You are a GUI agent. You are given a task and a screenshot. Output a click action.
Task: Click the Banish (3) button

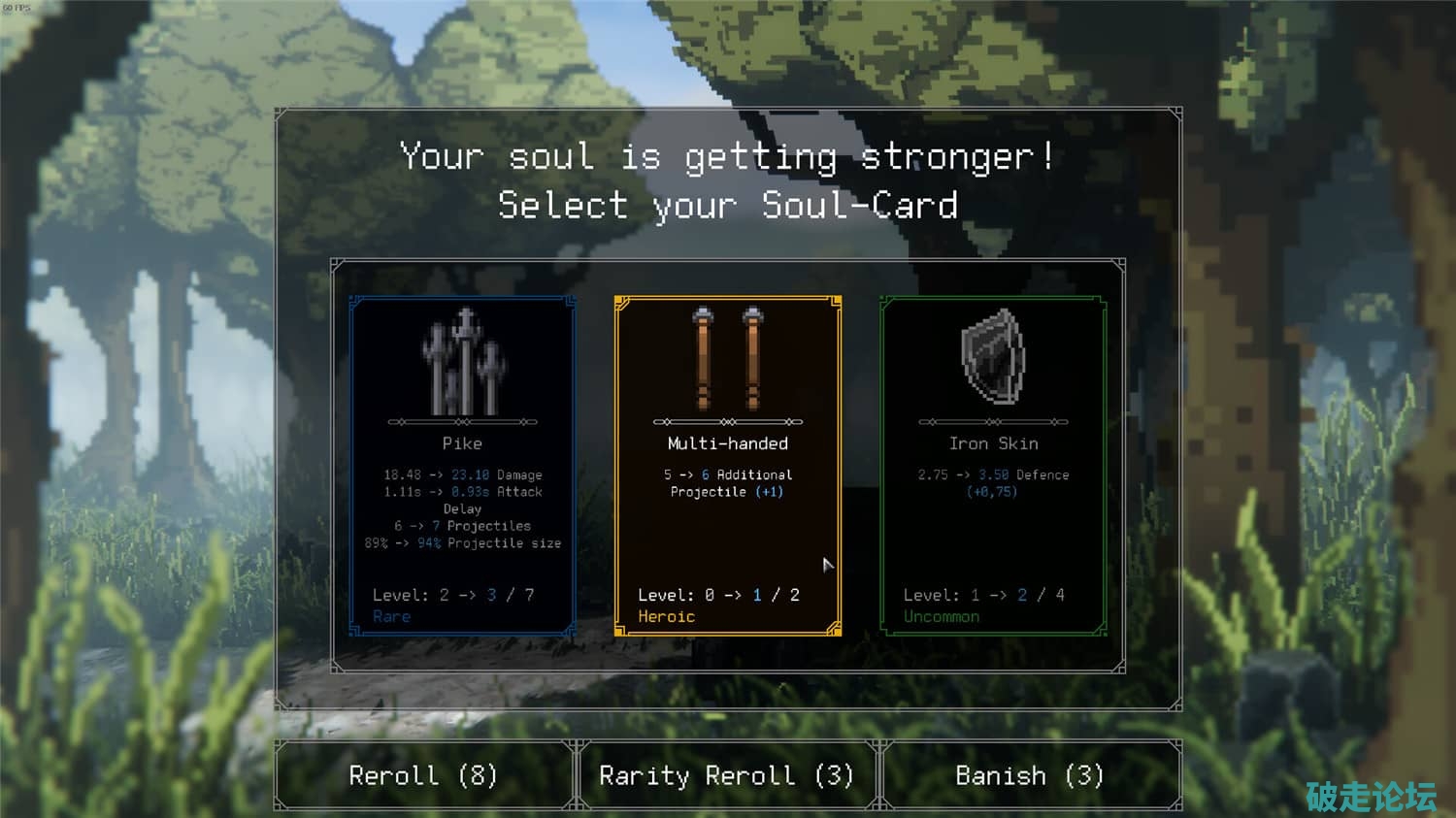(x=1031, y=774)
